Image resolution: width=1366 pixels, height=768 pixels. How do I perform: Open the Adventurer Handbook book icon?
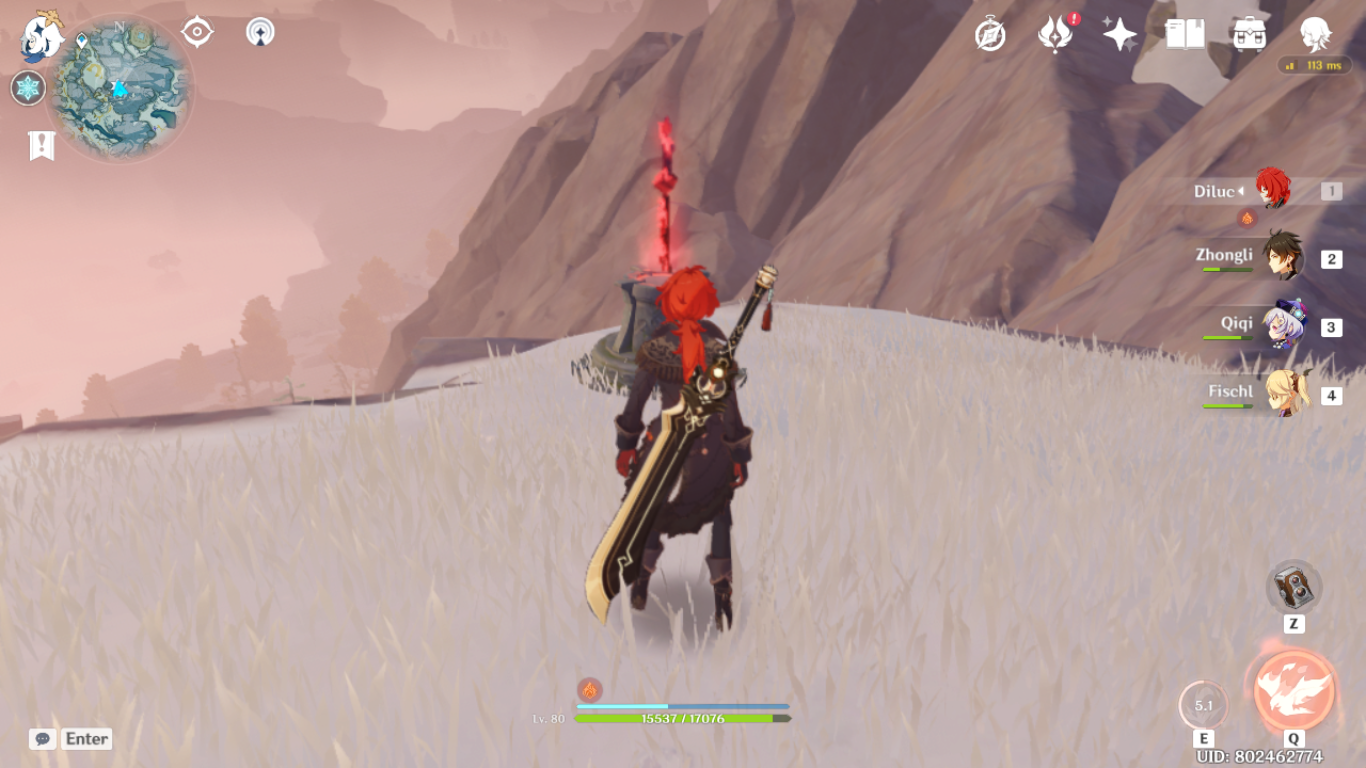coord(1185,35)
